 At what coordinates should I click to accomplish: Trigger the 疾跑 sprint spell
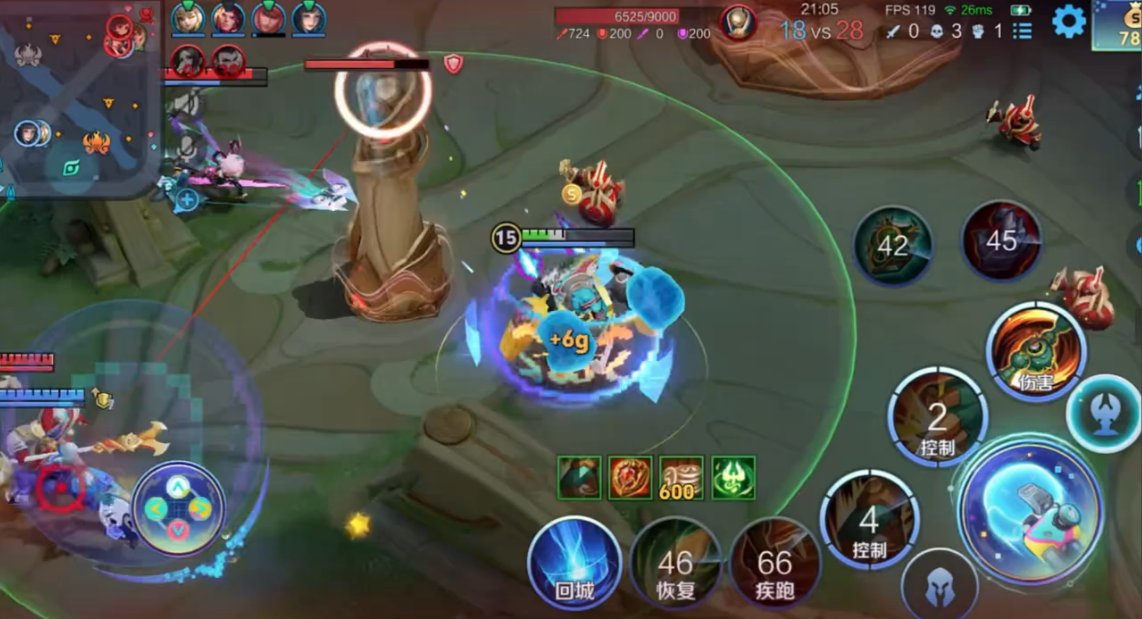point(775,564)
